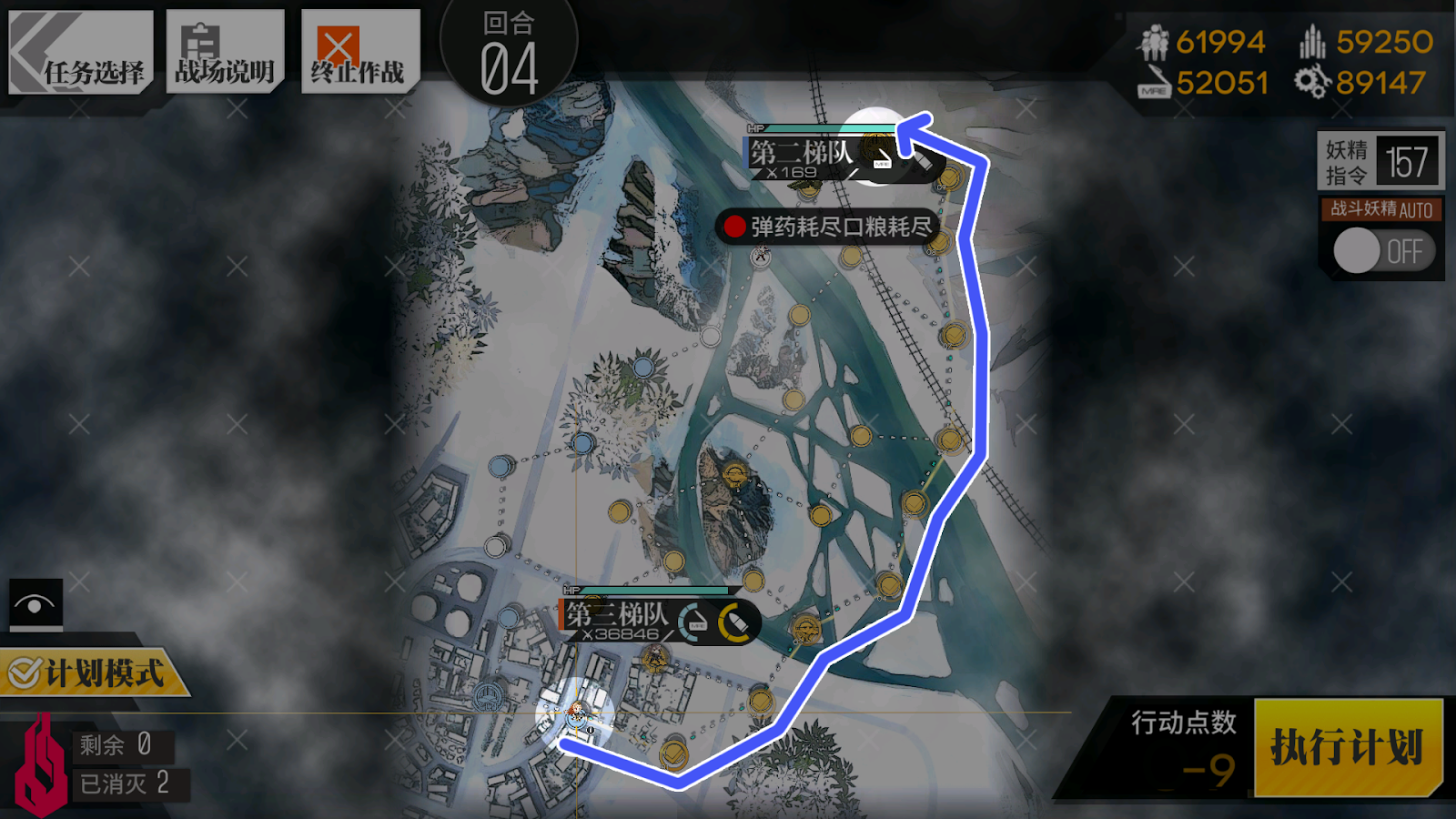Toggle planning mode (计划模式)
1456x819 pixels.
(x=91, y=673)
